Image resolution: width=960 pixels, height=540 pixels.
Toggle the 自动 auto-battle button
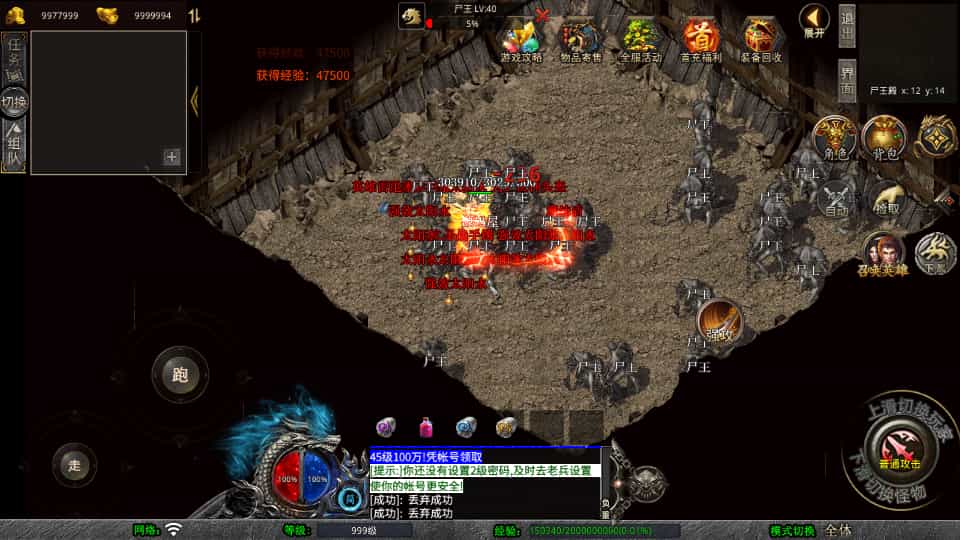click(x=836, y=200)
